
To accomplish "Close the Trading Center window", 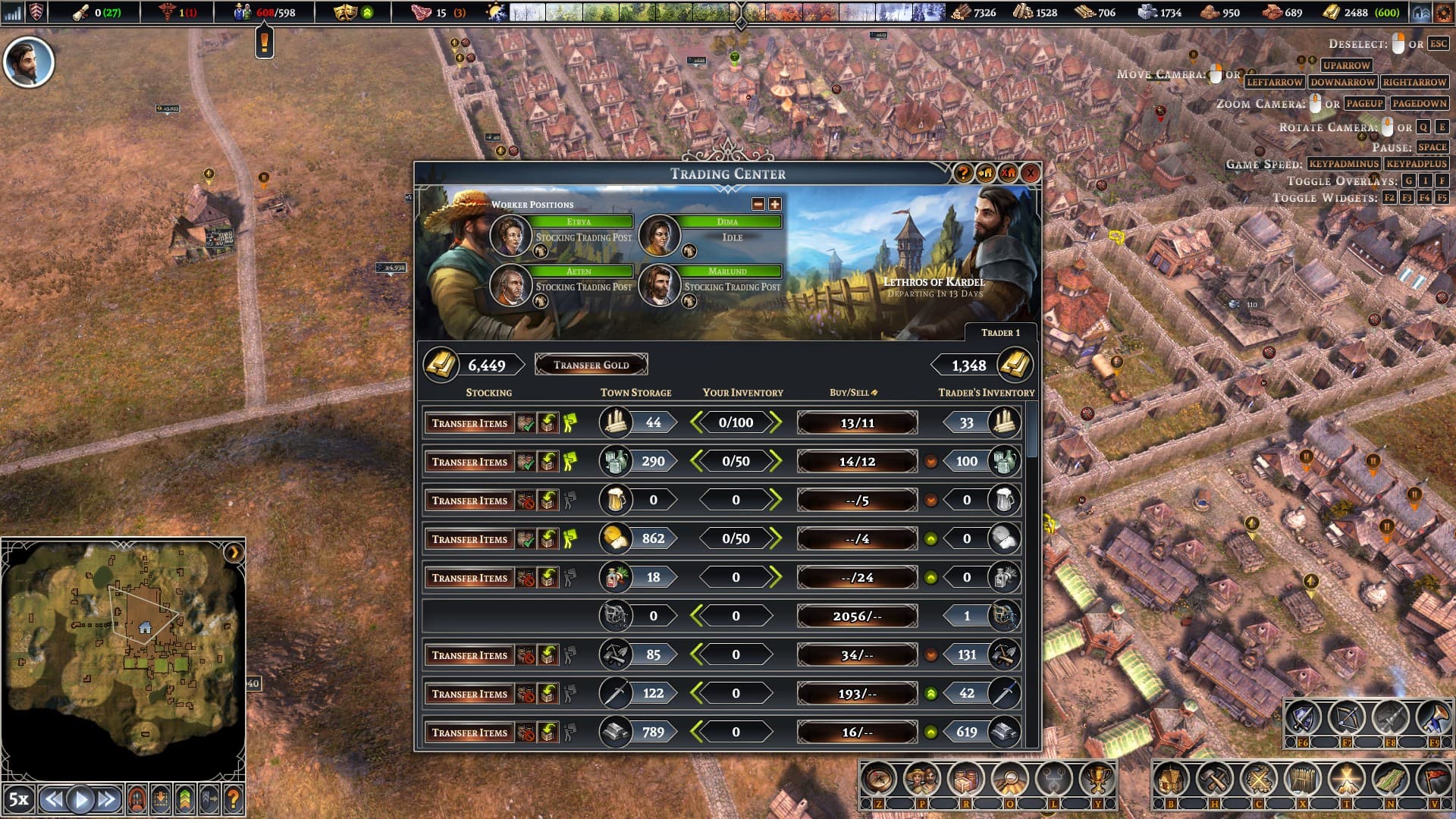I will [x=1030, y=174].
